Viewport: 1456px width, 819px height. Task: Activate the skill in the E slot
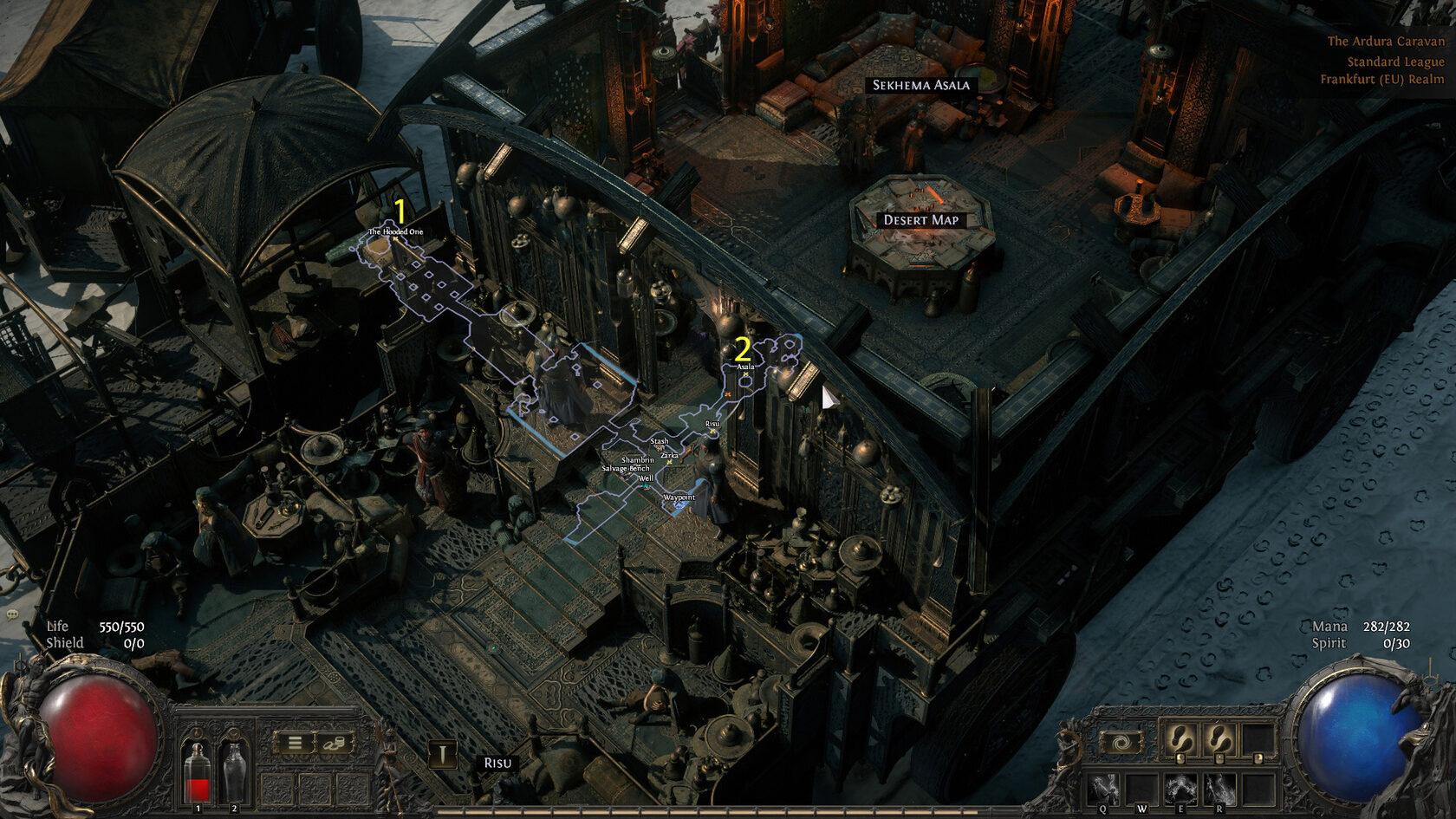1180,790
